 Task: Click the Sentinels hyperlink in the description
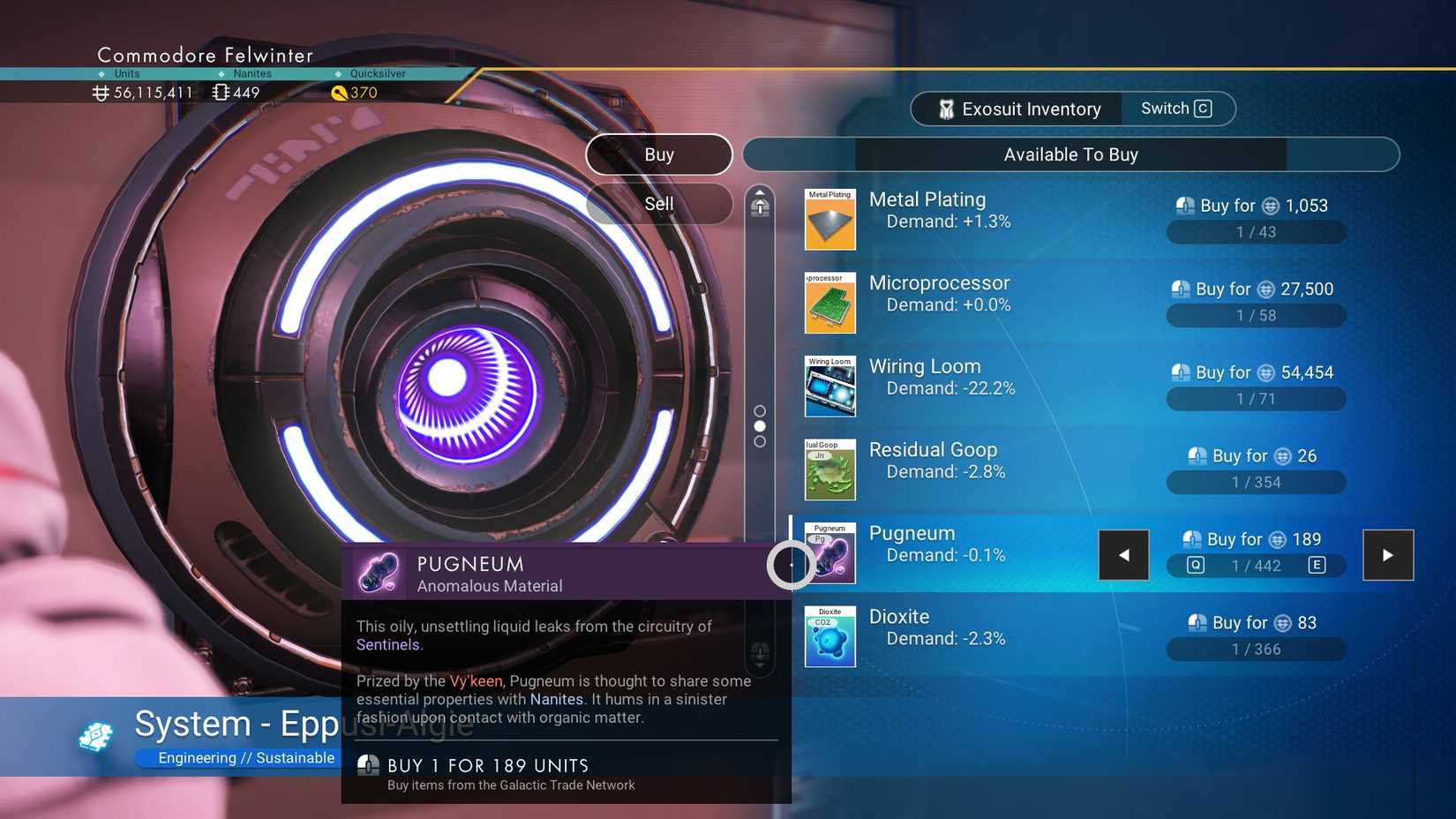pyautogui.click(x=387, y=644)
